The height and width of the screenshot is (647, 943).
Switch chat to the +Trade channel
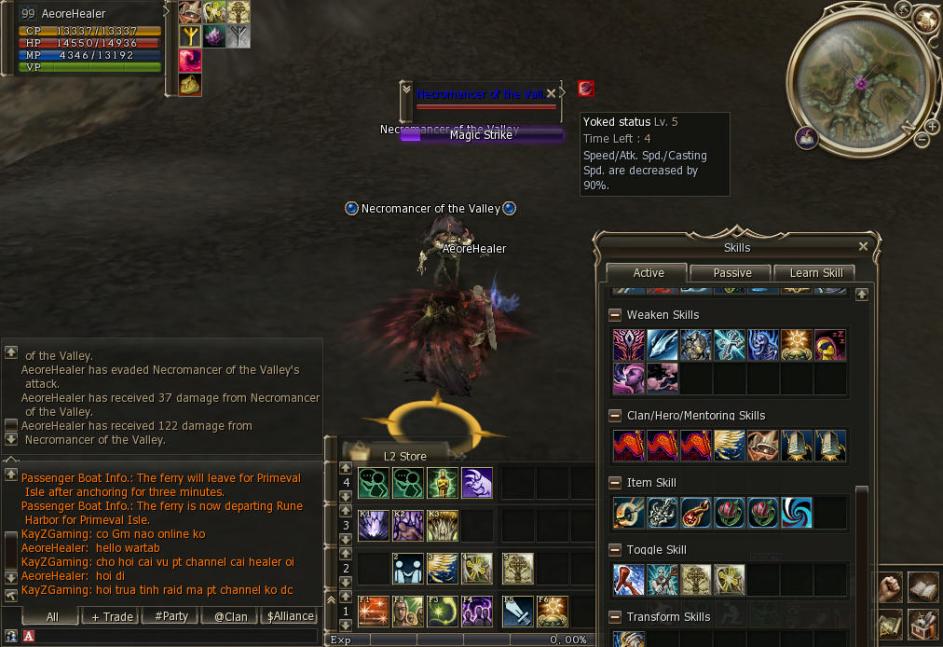pos(112,617)
